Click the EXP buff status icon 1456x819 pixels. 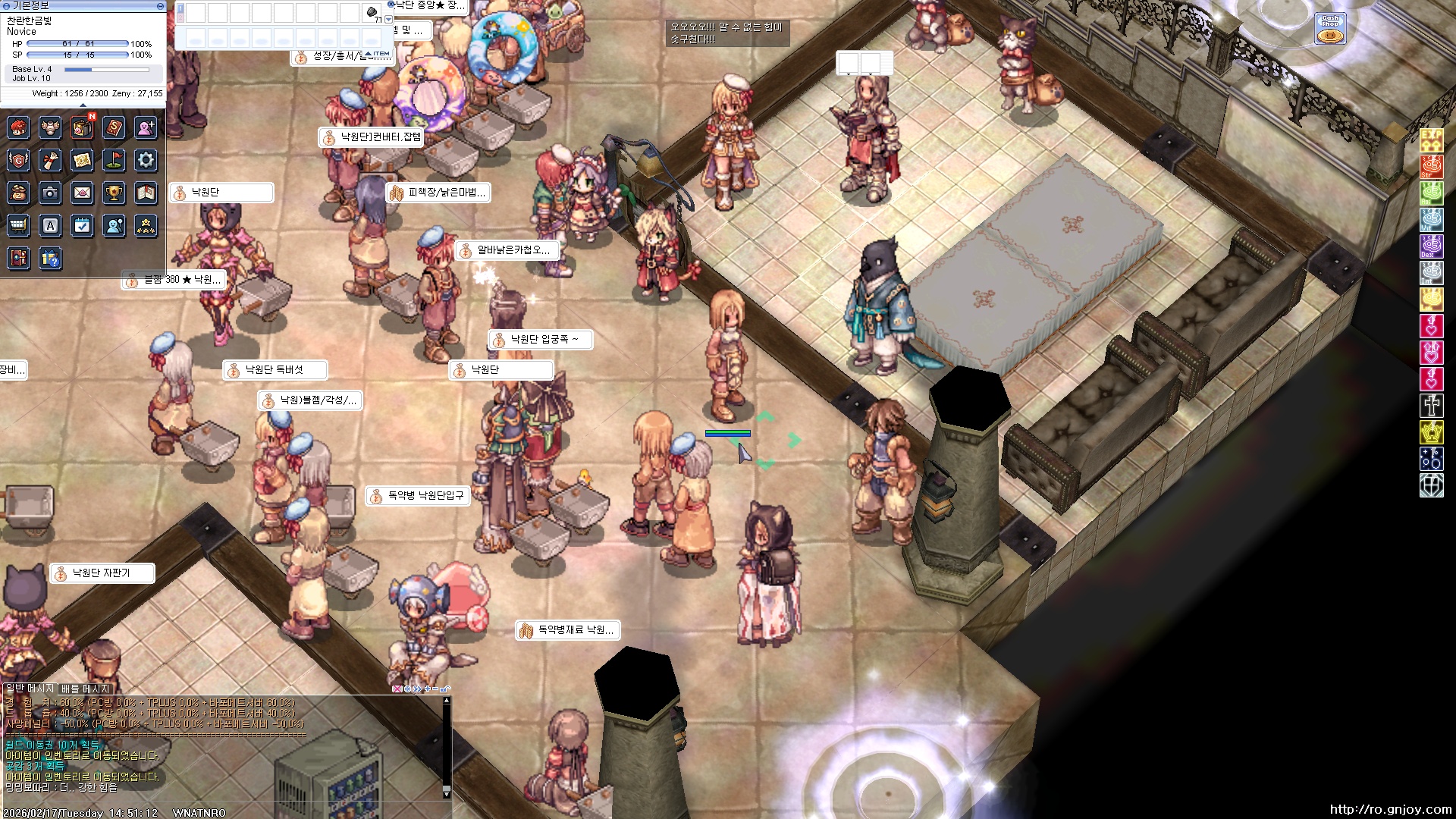1431,140
